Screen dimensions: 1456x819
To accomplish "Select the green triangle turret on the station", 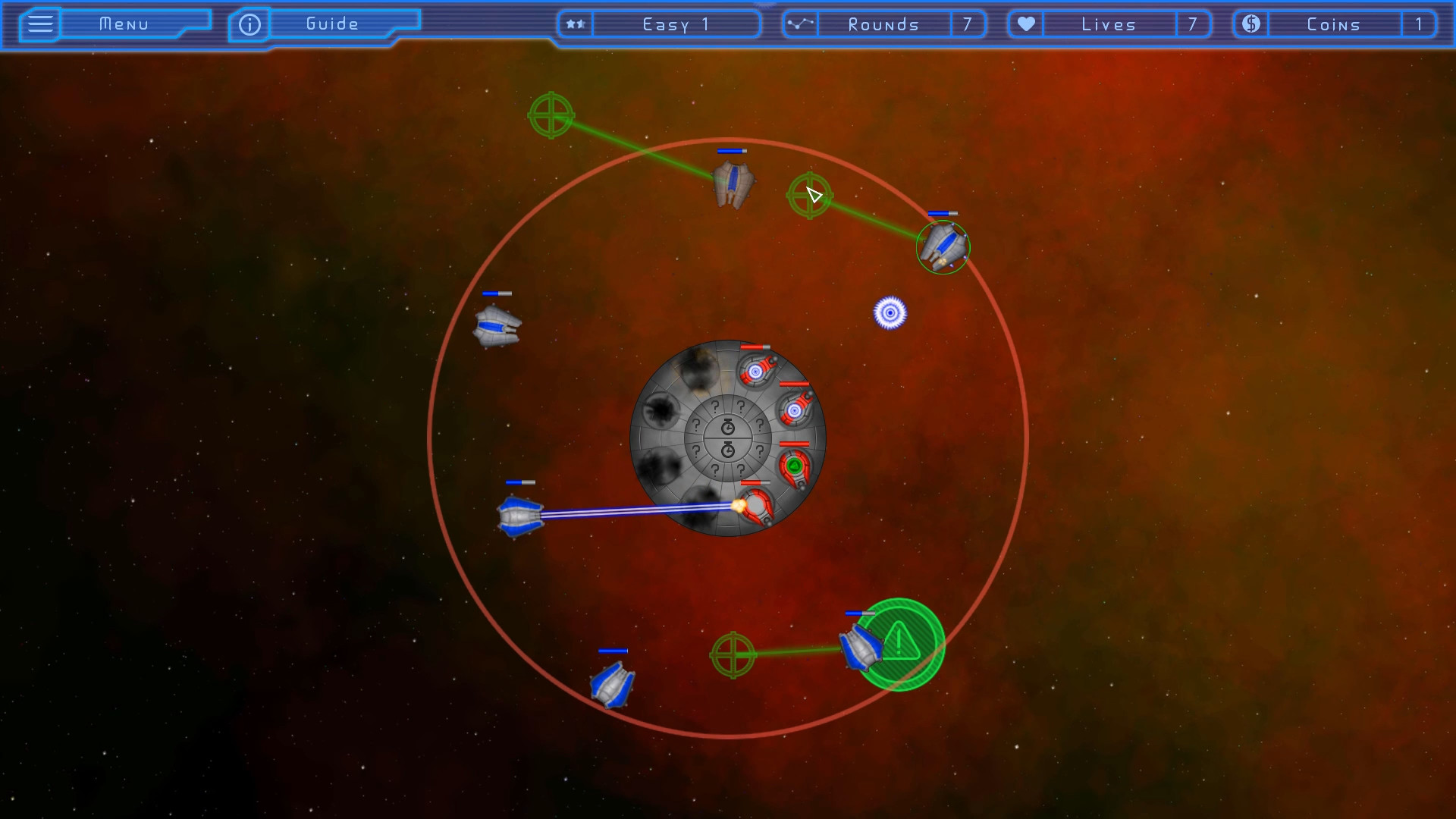I will click(x=795, y=466).
